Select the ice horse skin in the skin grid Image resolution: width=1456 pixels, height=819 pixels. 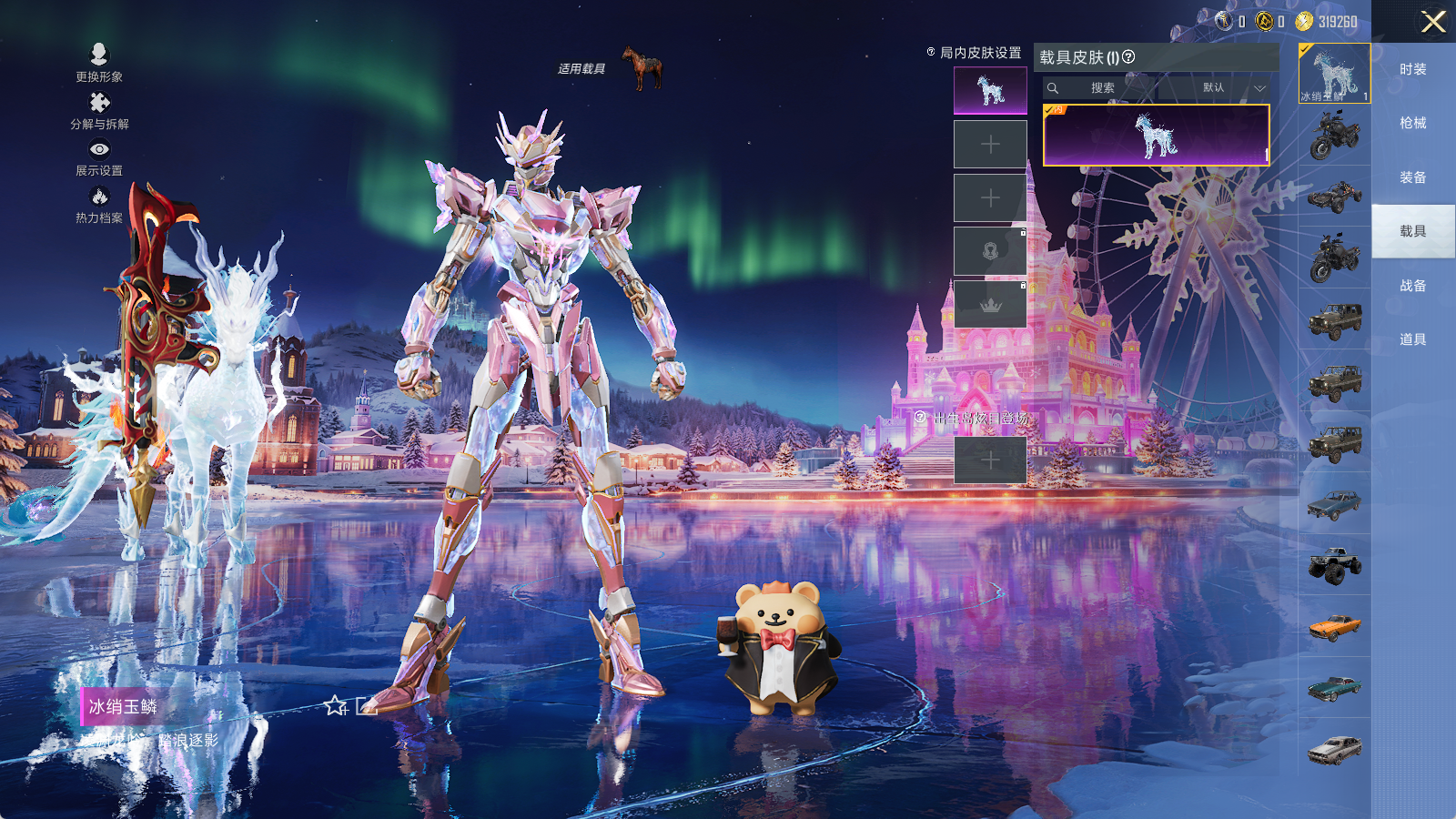(1156, 136)
